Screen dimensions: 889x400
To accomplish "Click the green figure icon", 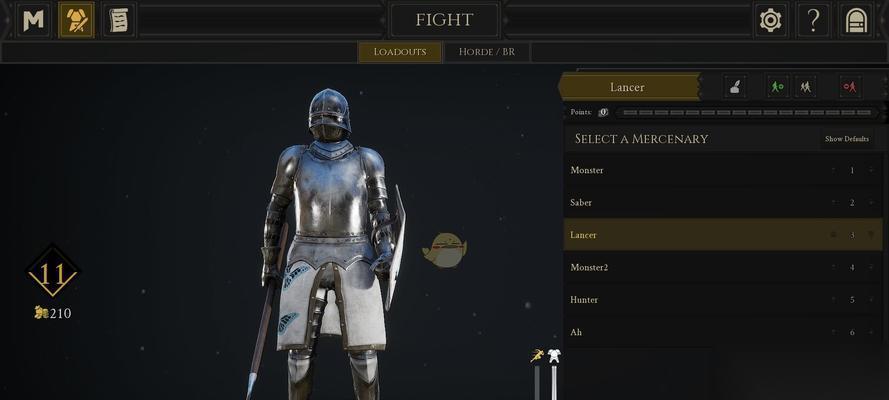I will click(x=777, y=87).
